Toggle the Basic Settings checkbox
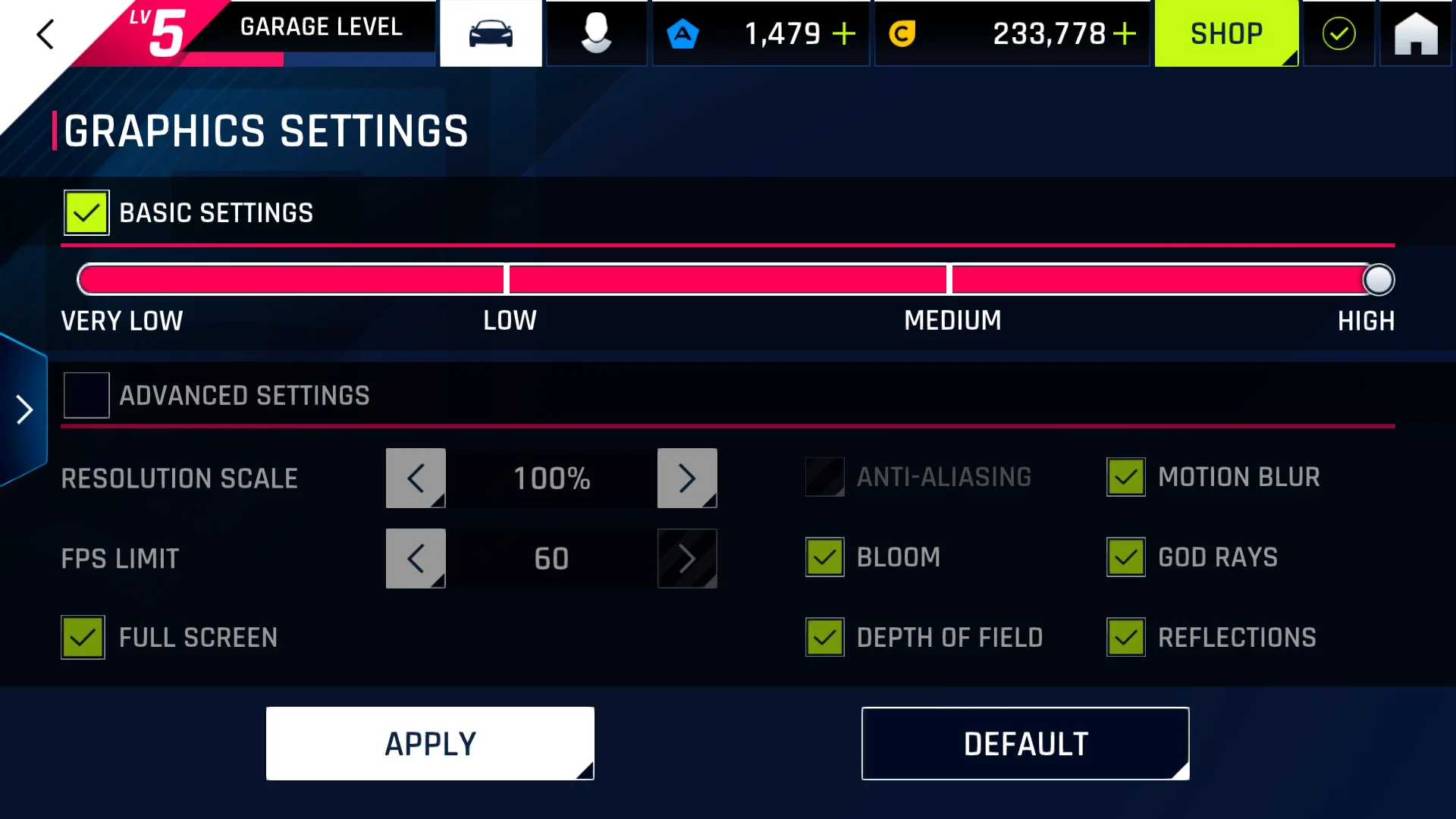Screen dimensions: 1456x819 coord(86,213)
